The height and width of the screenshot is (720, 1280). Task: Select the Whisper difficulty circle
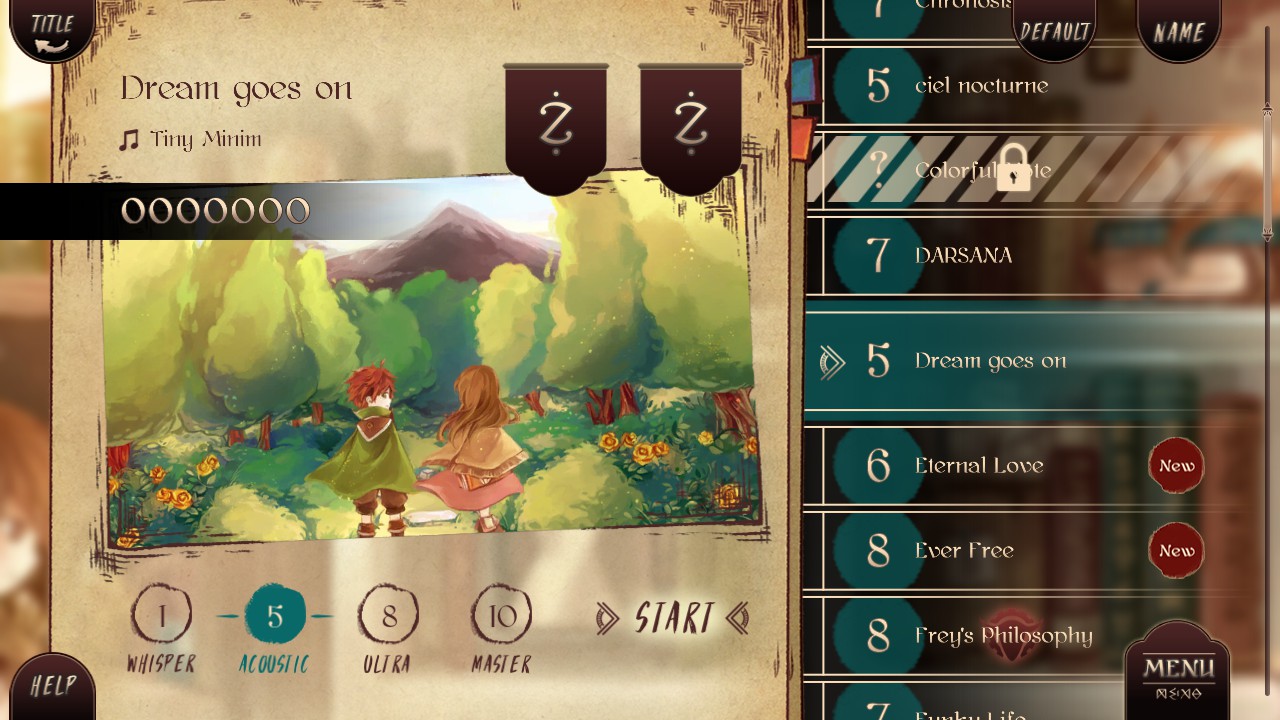pyautogui.click(x=163, y=617)
